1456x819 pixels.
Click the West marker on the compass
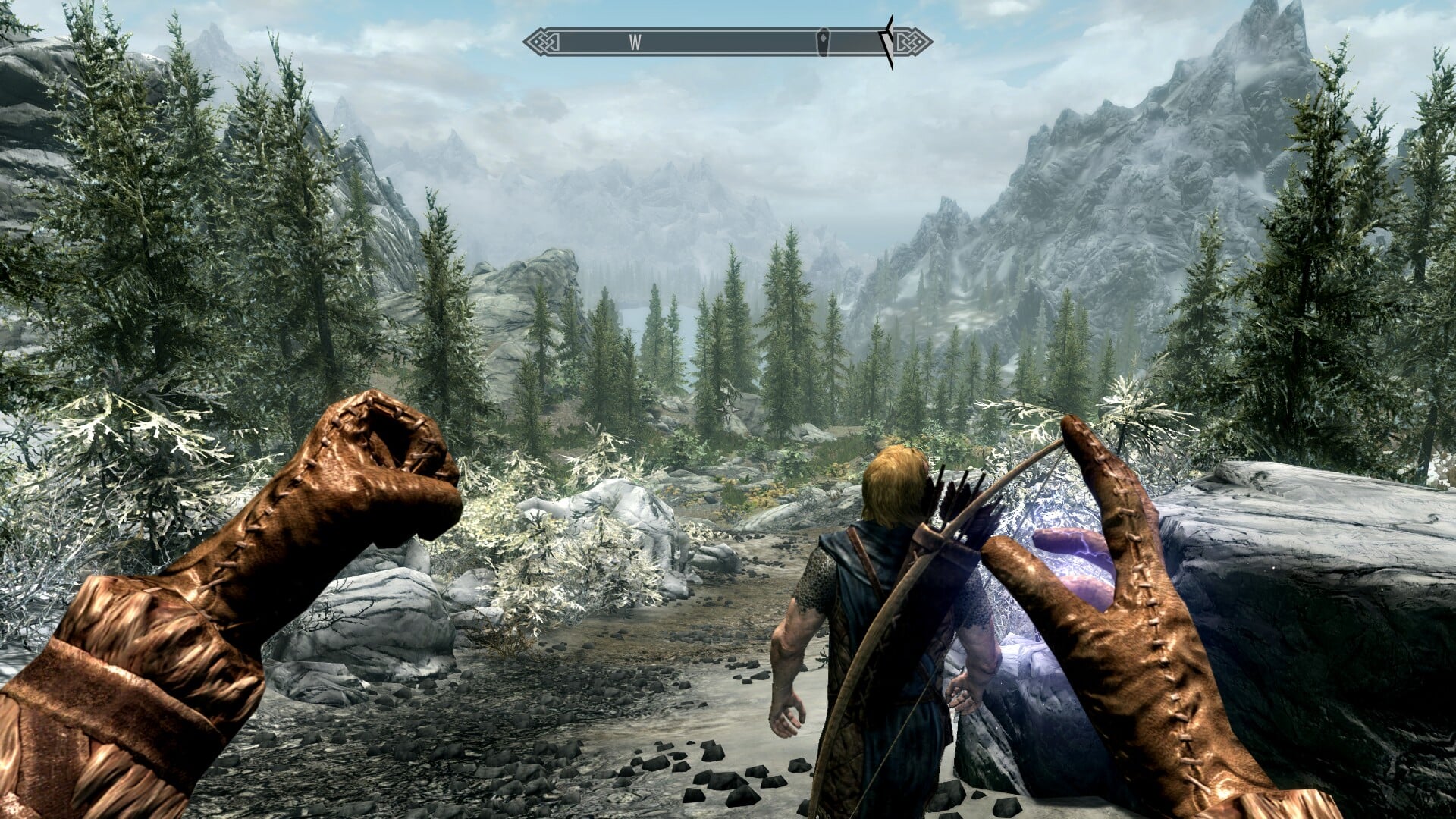(x=635, y=43)
